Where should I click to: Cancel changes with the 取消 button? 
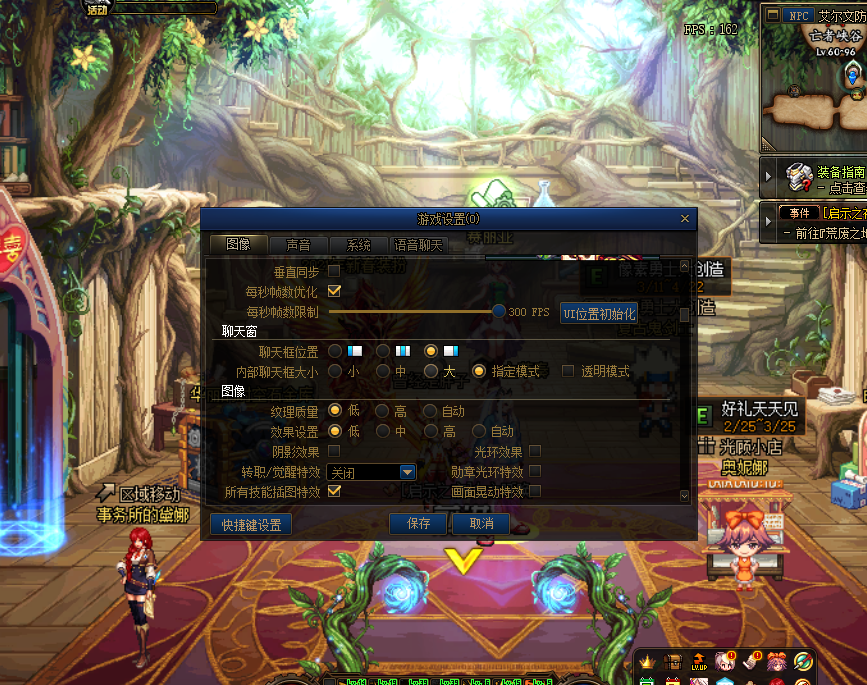coord(481,524)
